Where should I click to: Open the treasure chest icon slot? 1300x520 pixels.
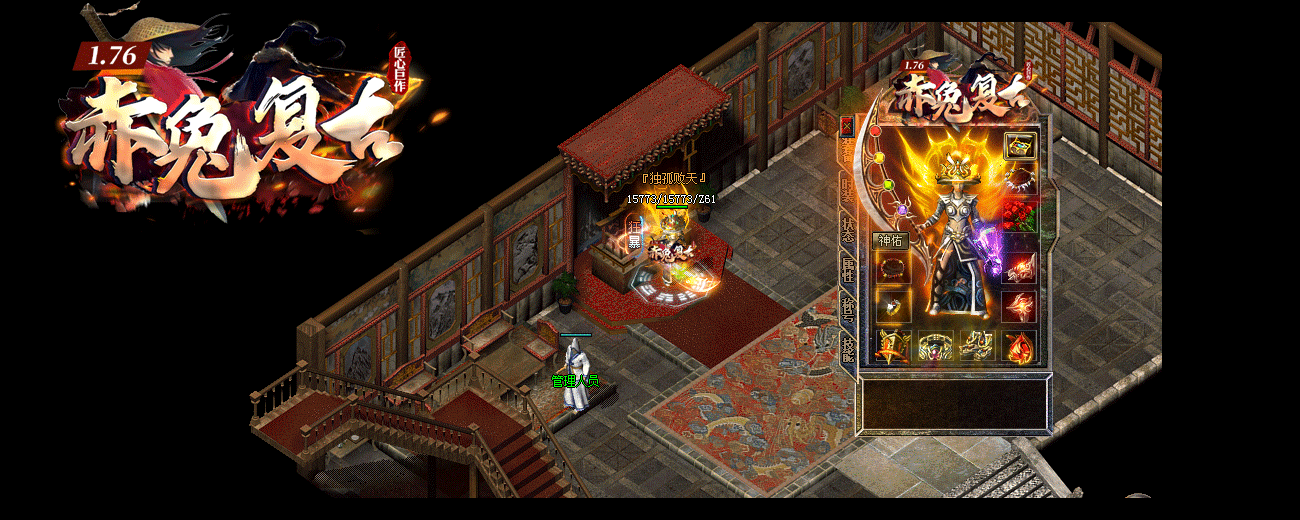pos(1019,145)
